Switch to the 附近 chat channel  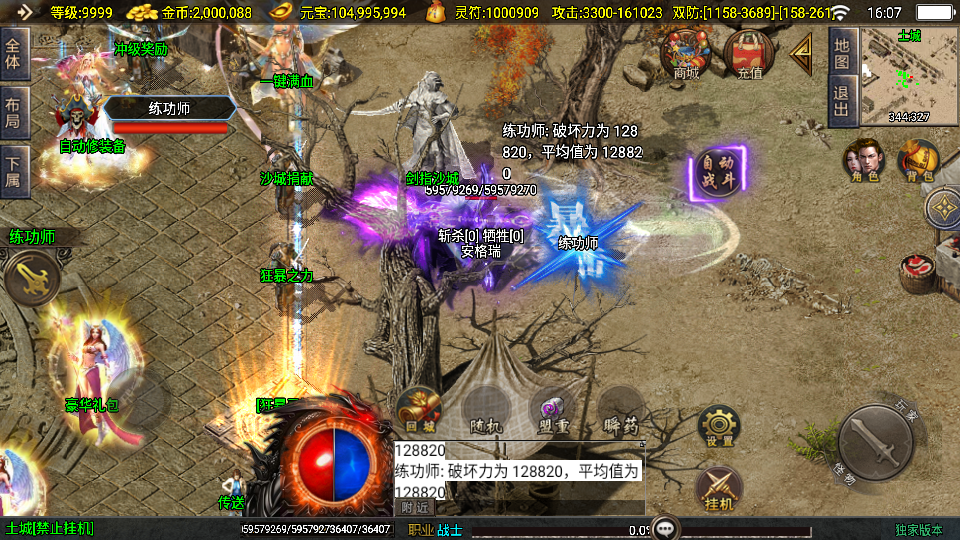click(416, 507)
